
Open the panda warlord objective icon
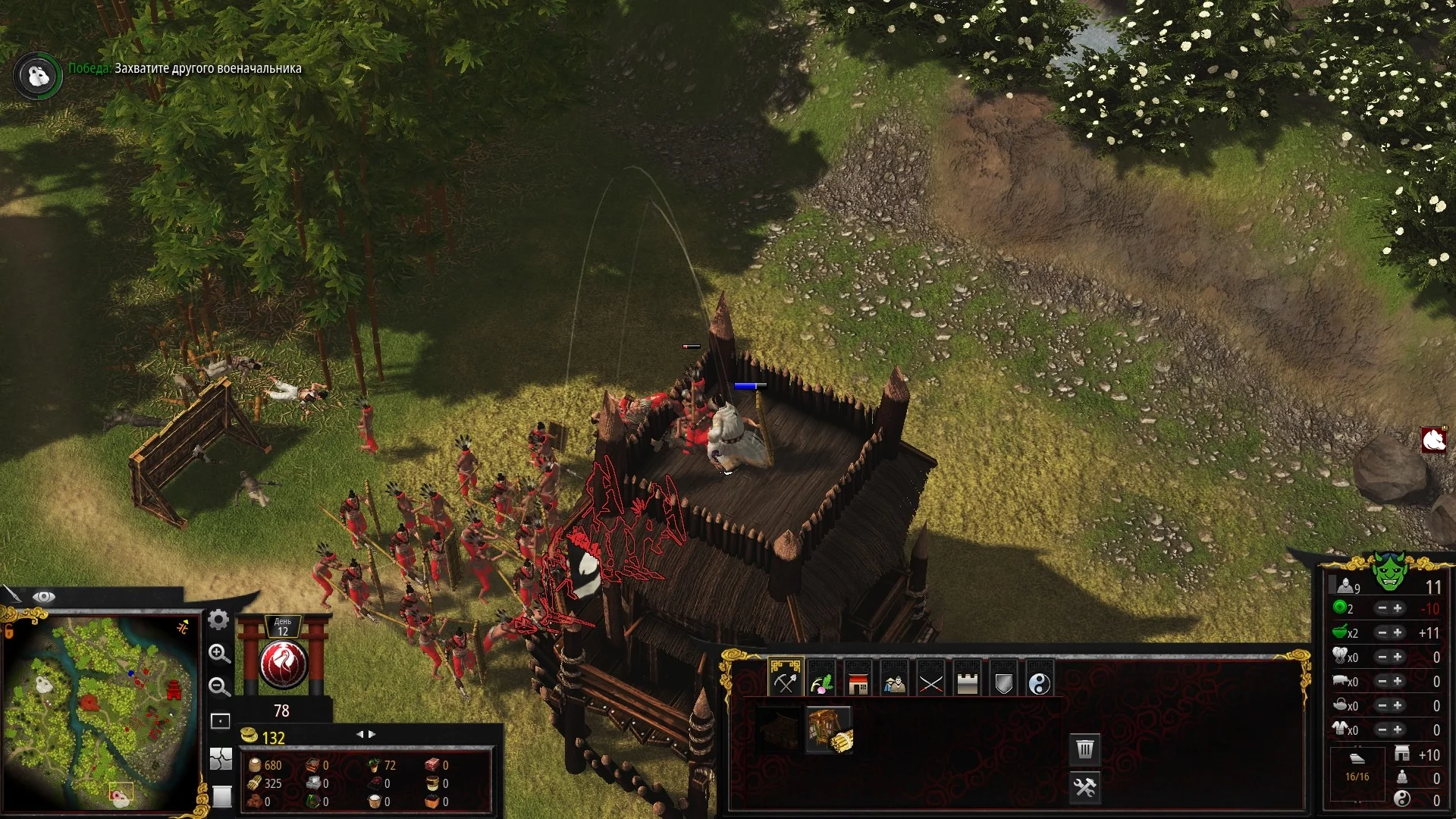coord(37,75)
